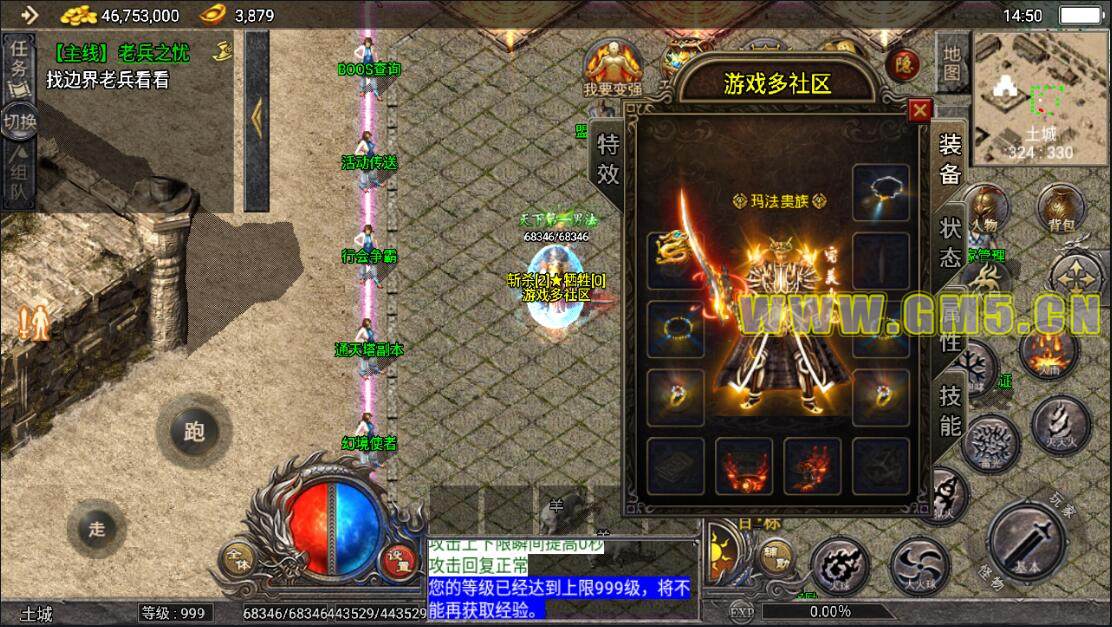
Task: Switch to the 技能 skills tab
Action: (950, 410)
